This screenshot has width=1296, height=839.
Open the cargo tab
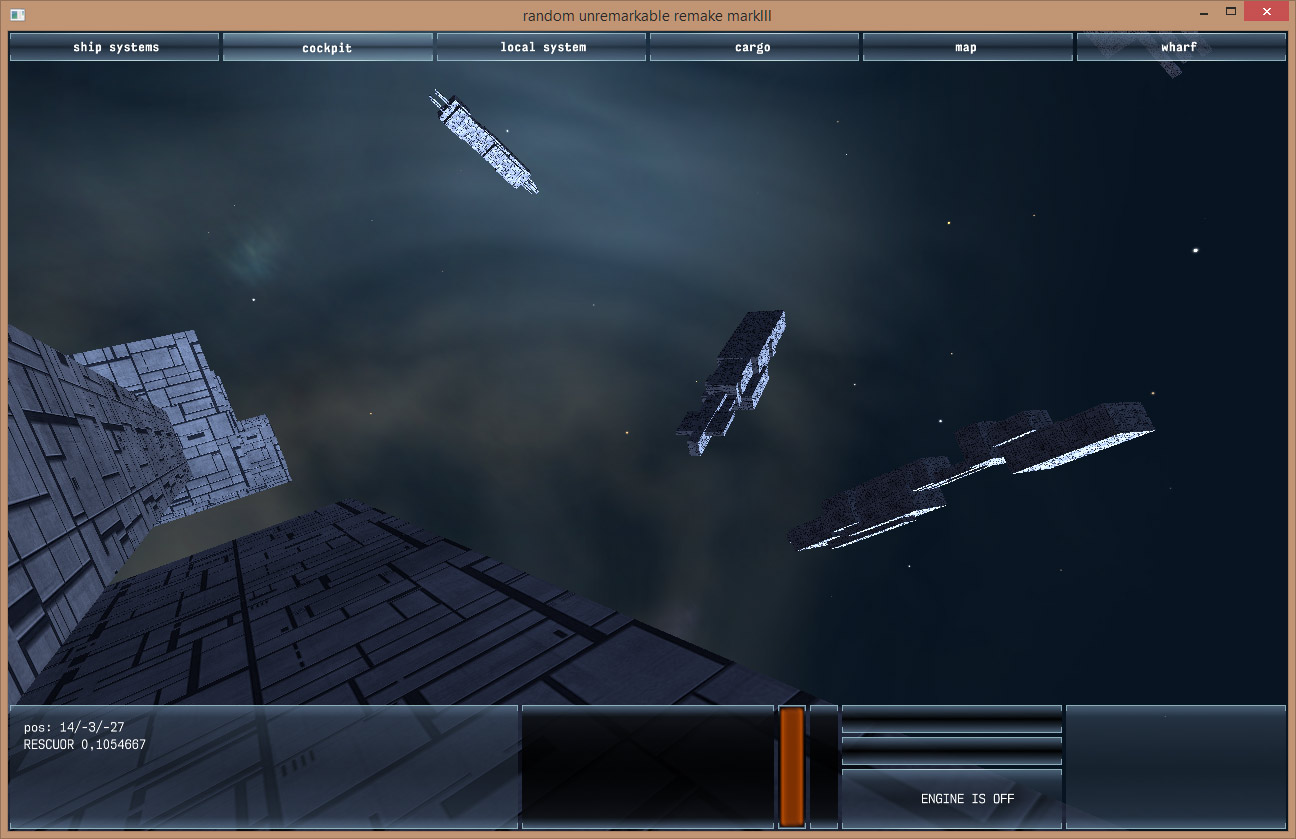[x=753, y=47]
